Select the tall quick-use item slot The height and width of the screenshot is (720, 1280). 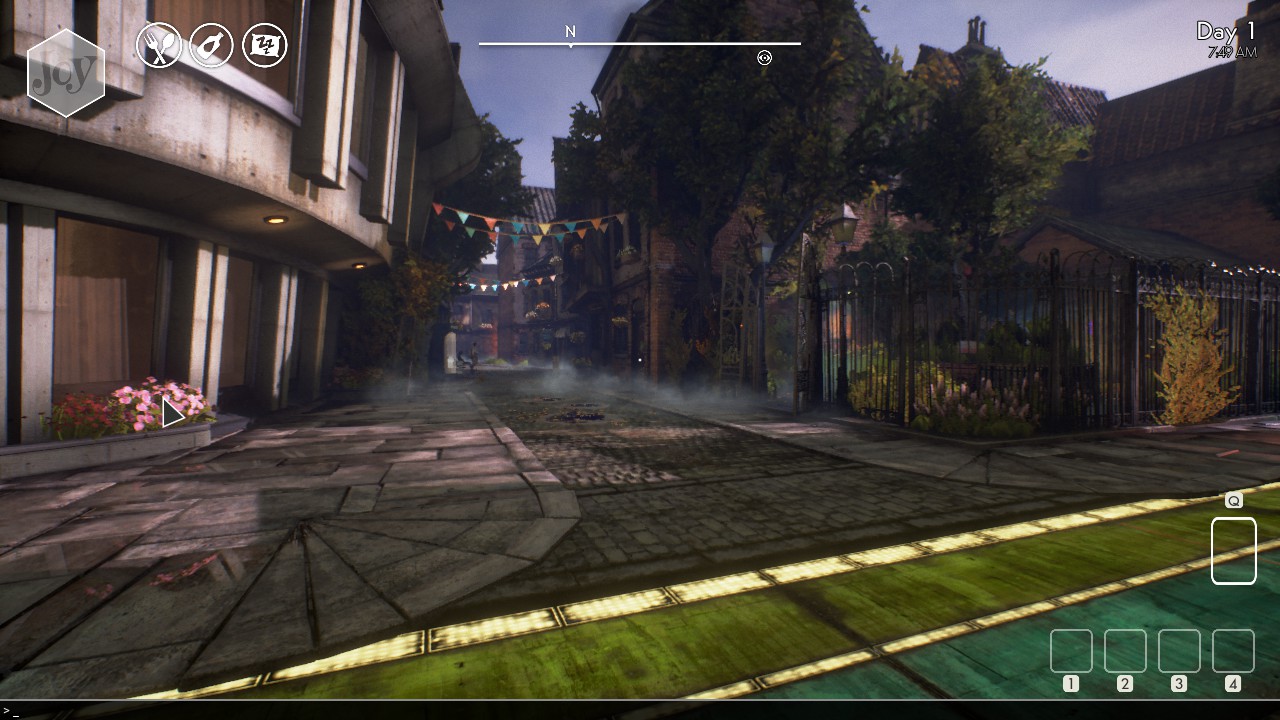coord(1233,550)
